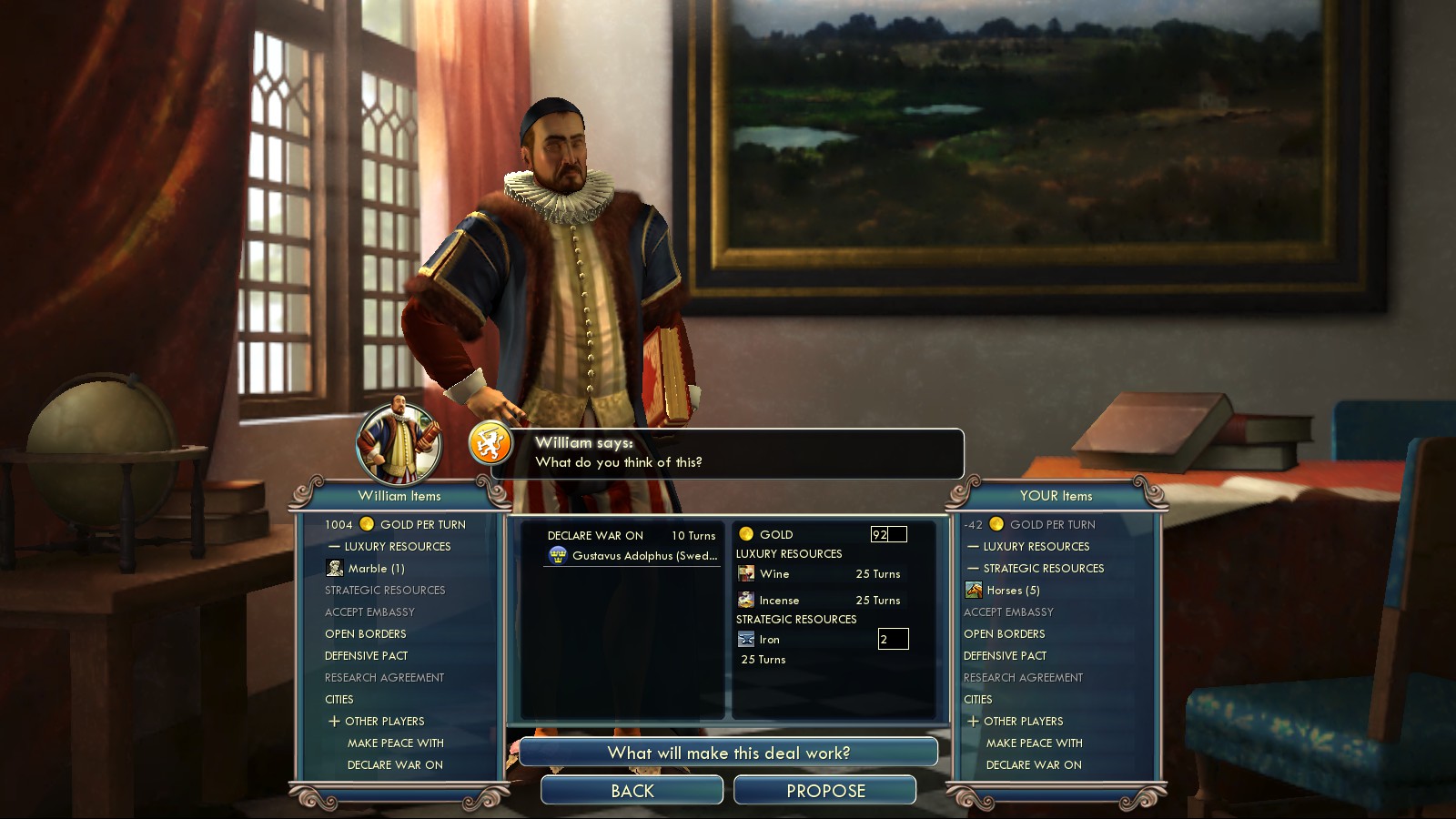1456x819 pixels.
Task: Remove Incense from the trade offer
Action: [779, 601]
